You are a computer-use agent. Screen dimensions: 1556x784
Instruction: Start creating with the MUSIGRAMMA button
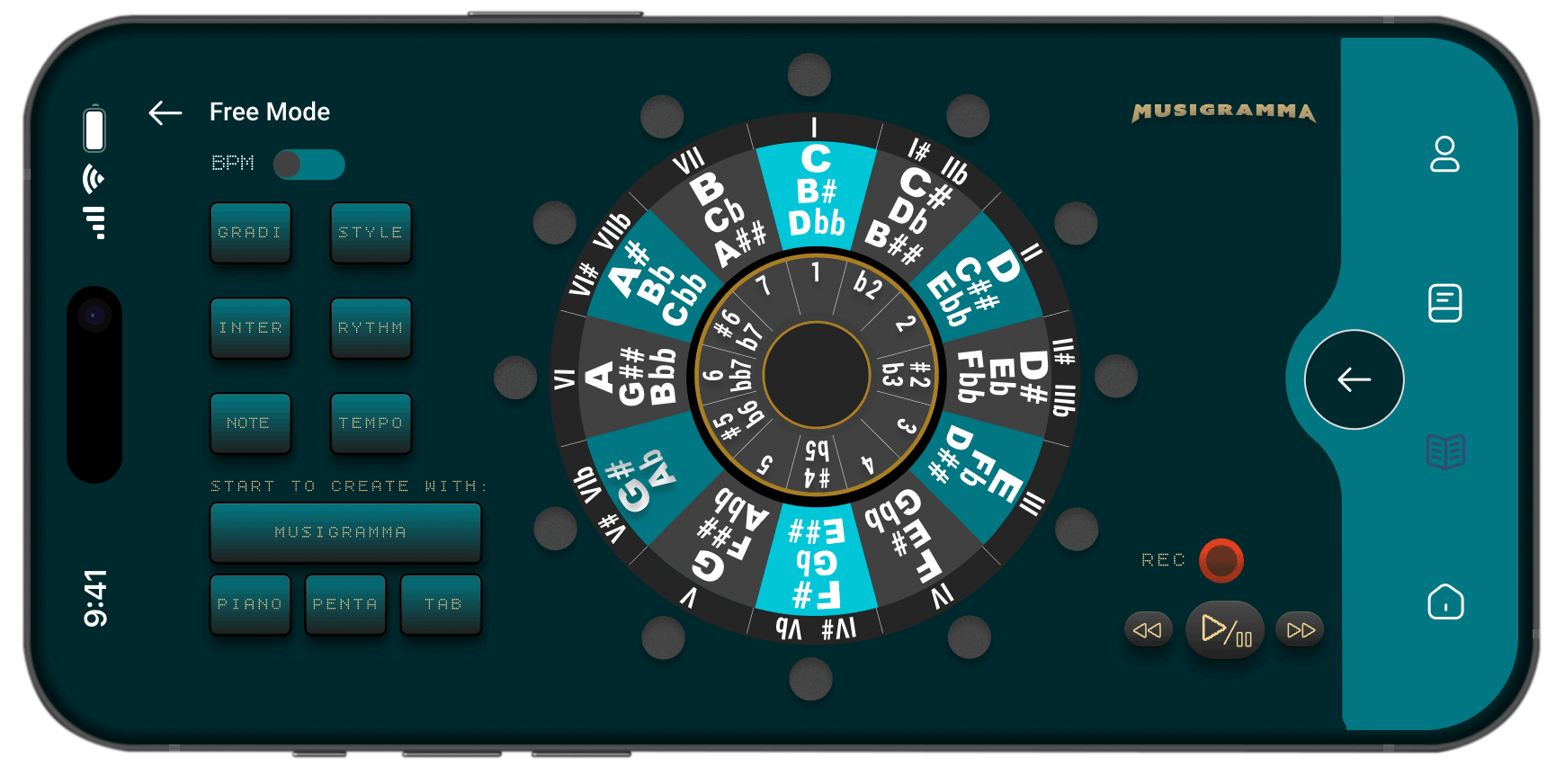[345, 531]
